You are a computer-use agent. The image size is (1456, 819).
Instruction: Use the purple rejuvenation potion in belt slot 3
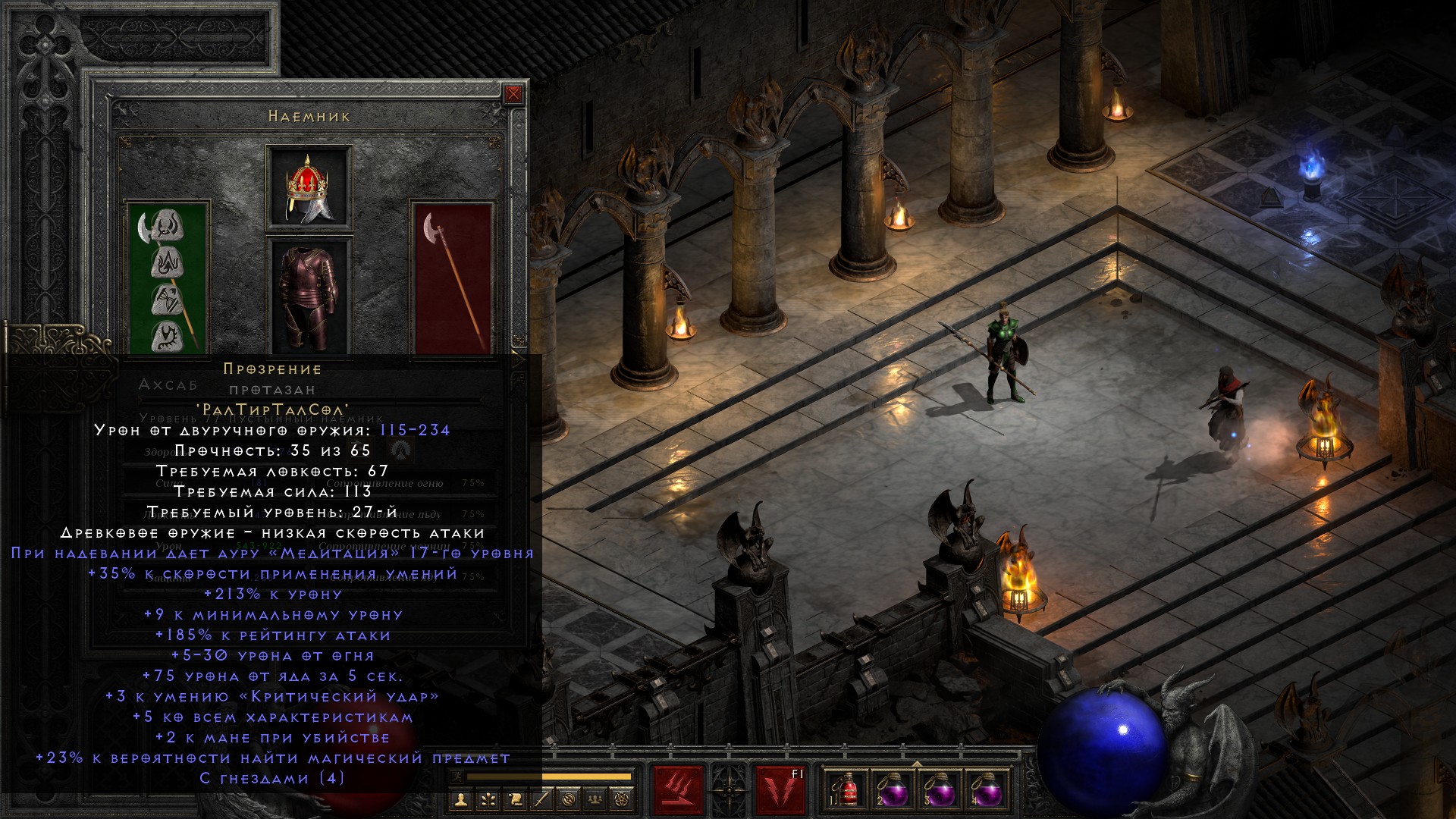[x=939, y=791]
